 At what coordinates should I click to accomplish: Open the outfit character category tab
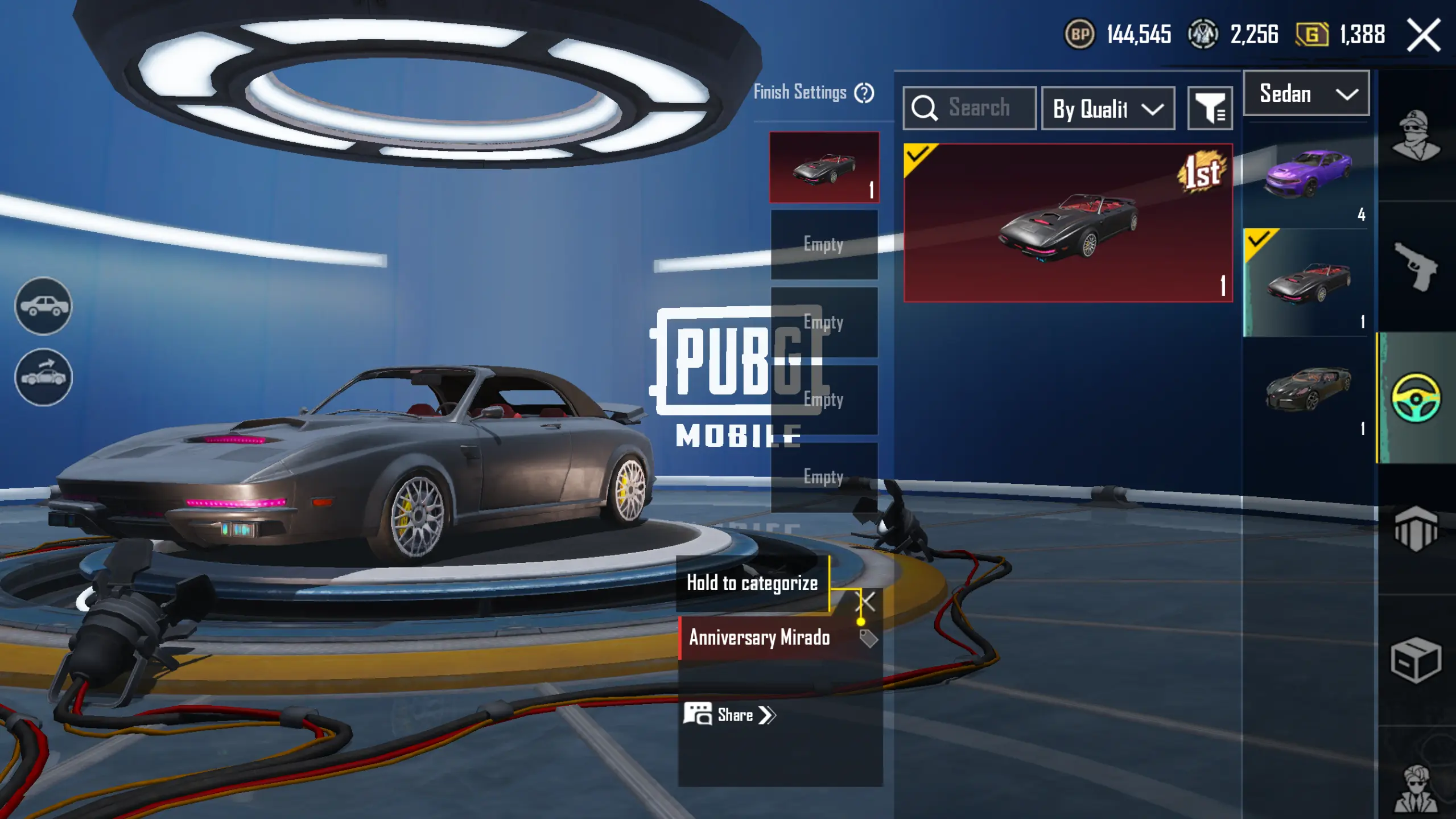click(x=1416, y=135)
